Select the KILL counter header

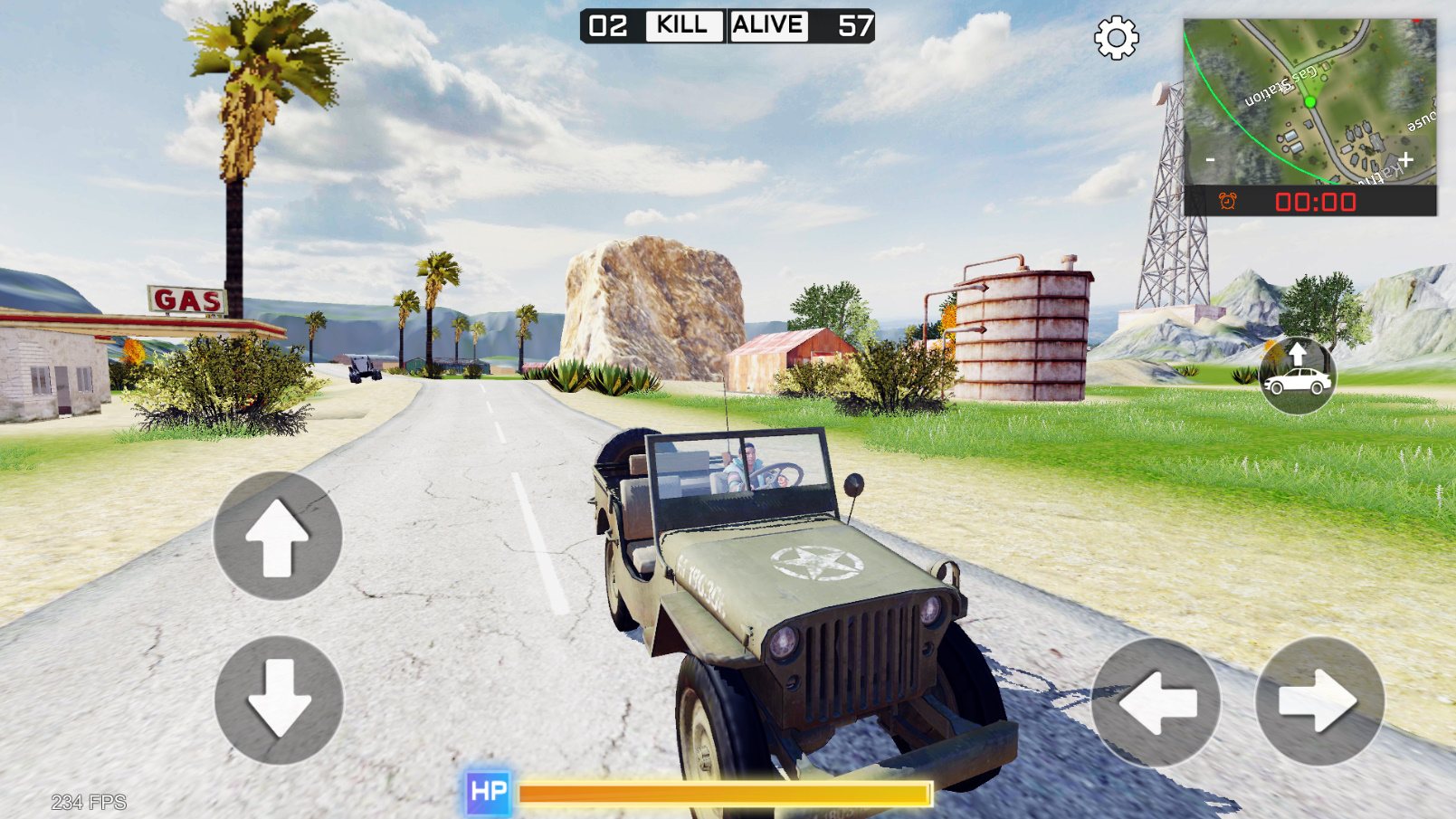pos(683,25)
